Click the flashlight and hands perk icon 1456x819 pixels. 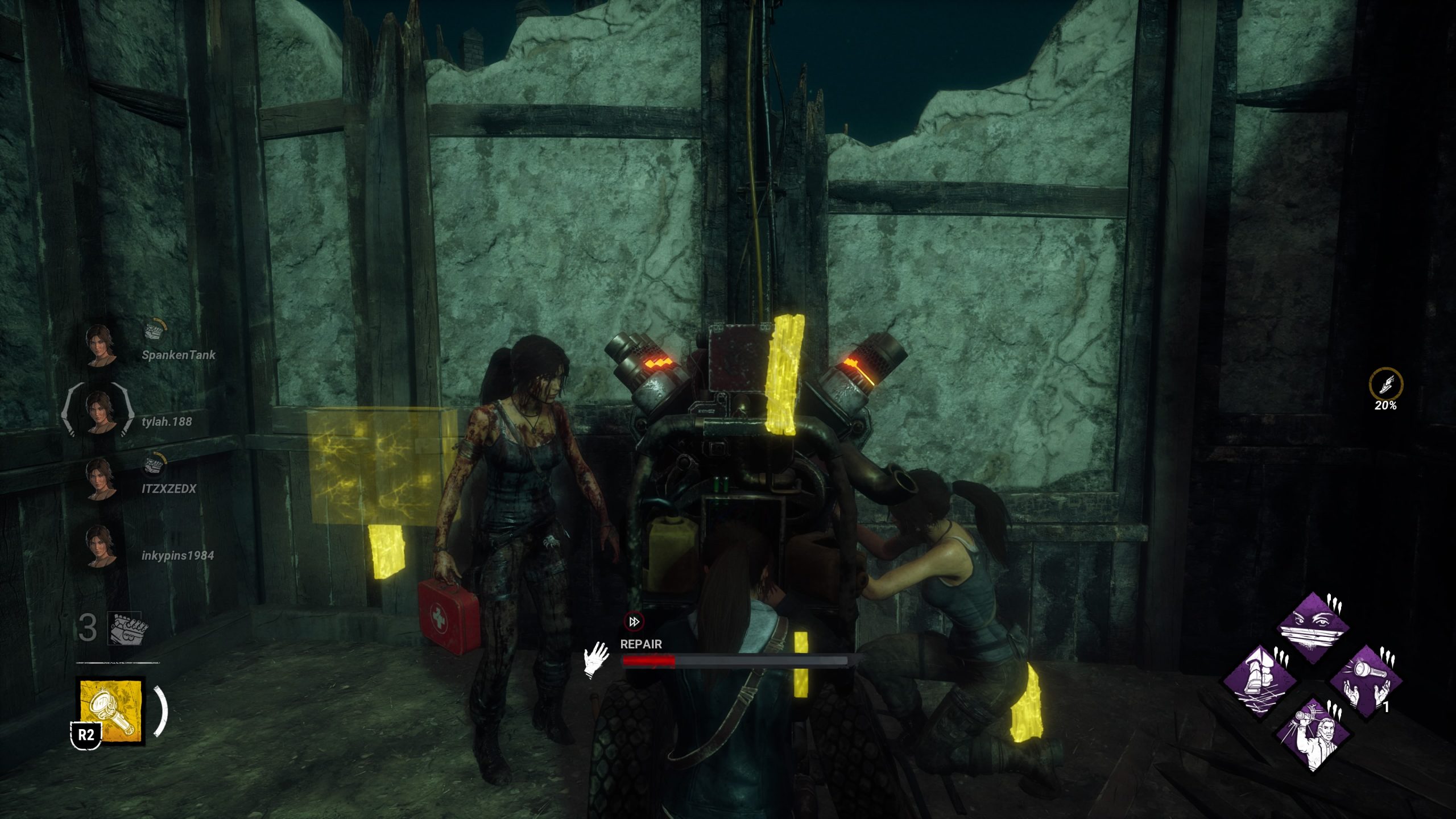tap(1366, 681)
